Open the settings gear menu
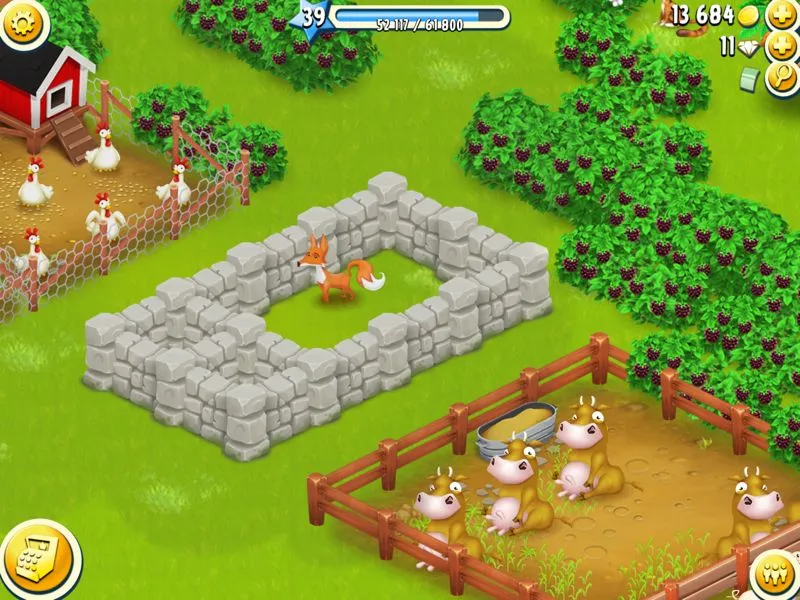800x600 pixels. coord(21,21)
